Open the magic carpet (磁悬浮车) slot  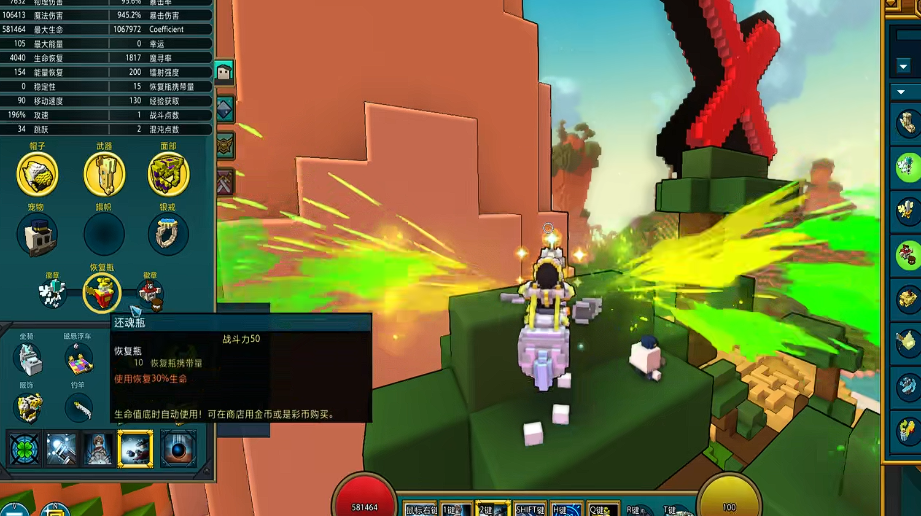80,357
